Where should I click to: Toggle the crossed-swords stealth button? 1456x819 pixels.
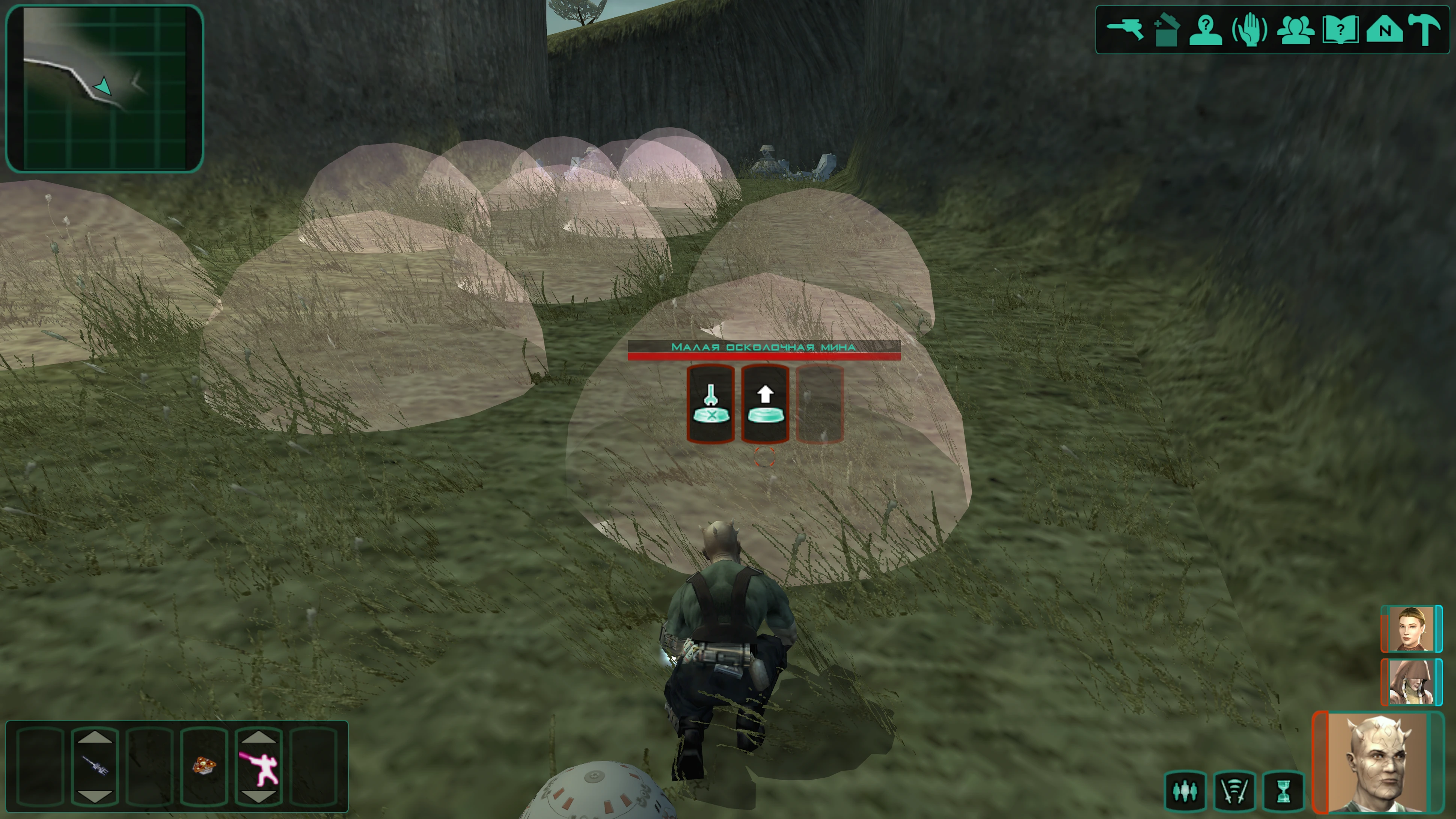click(1235, 791)
